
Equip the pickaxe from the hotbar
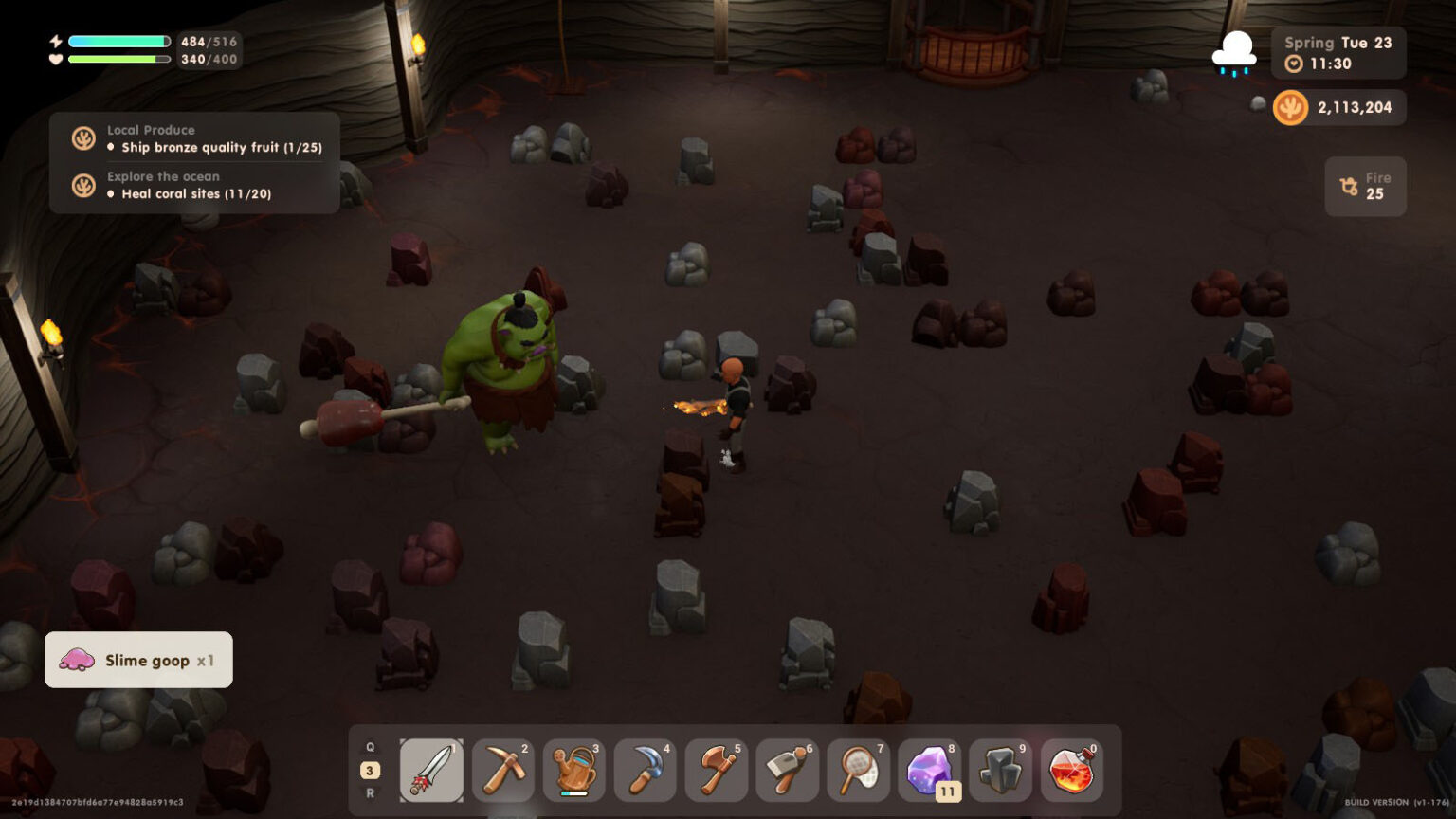(502, 771)
